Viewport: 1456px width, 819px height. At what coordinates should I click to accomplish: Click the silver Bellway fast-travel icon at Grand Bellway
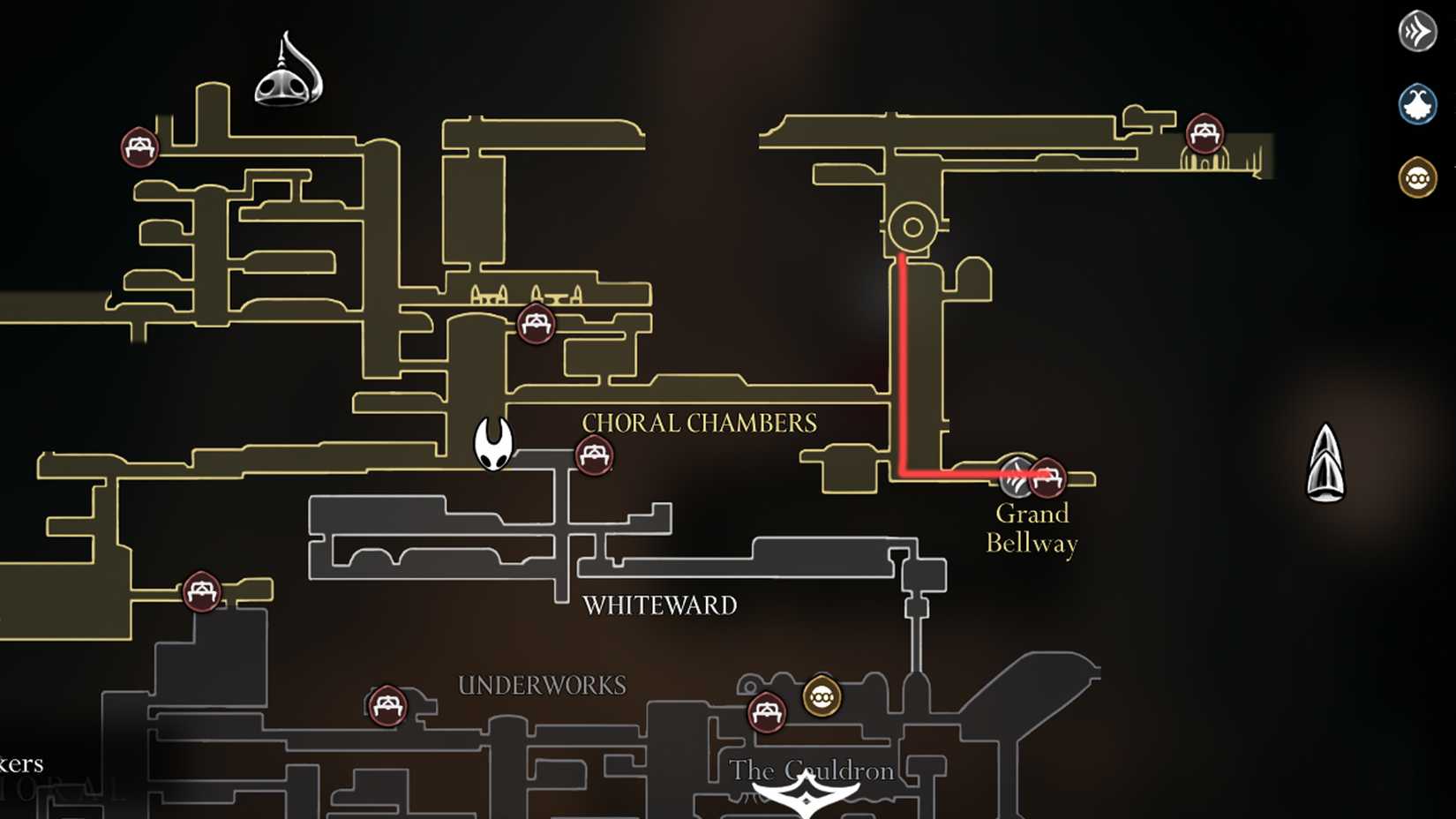1017,477
